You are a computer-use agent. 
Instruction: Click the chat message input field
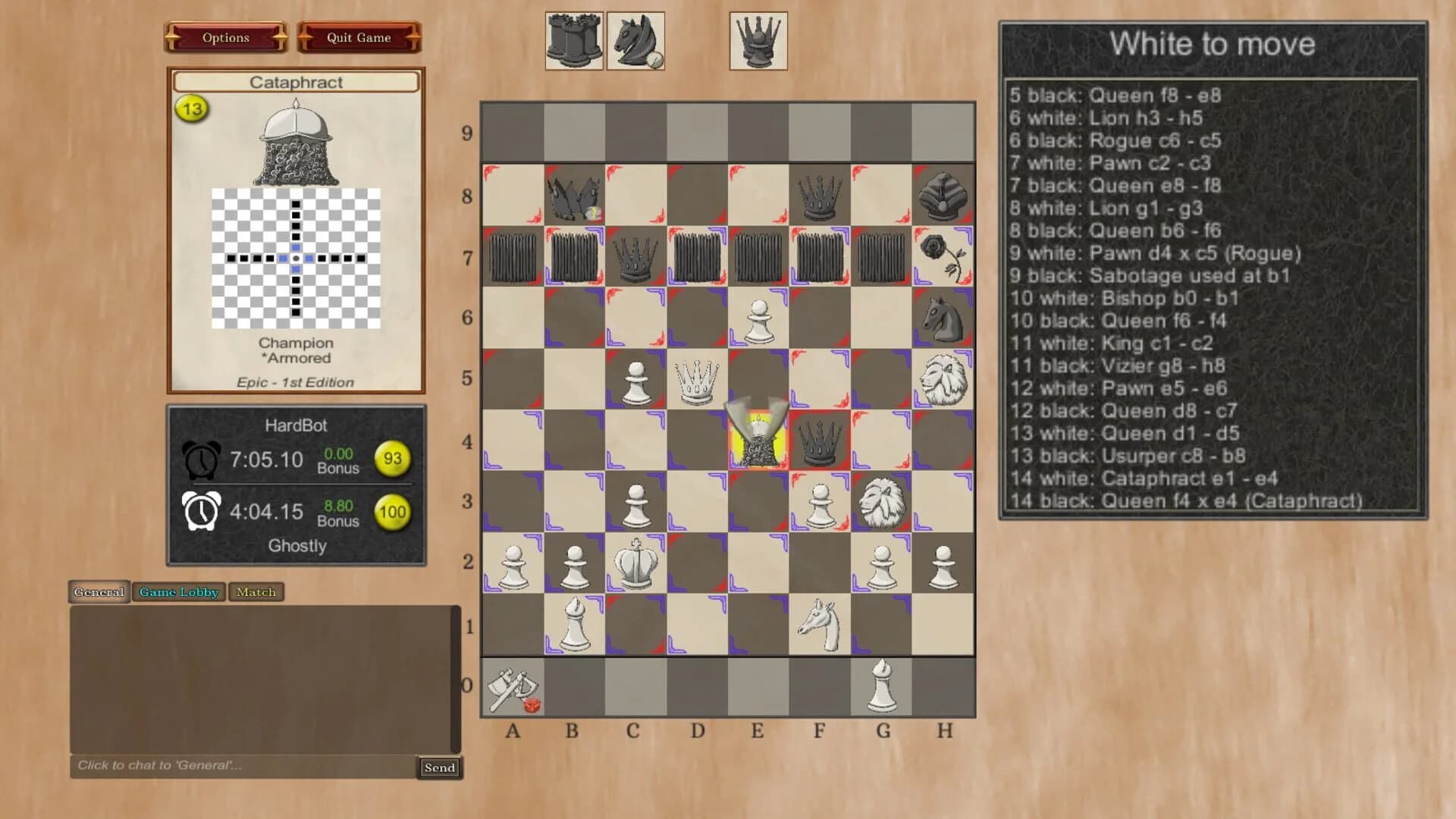click(227, 767)
